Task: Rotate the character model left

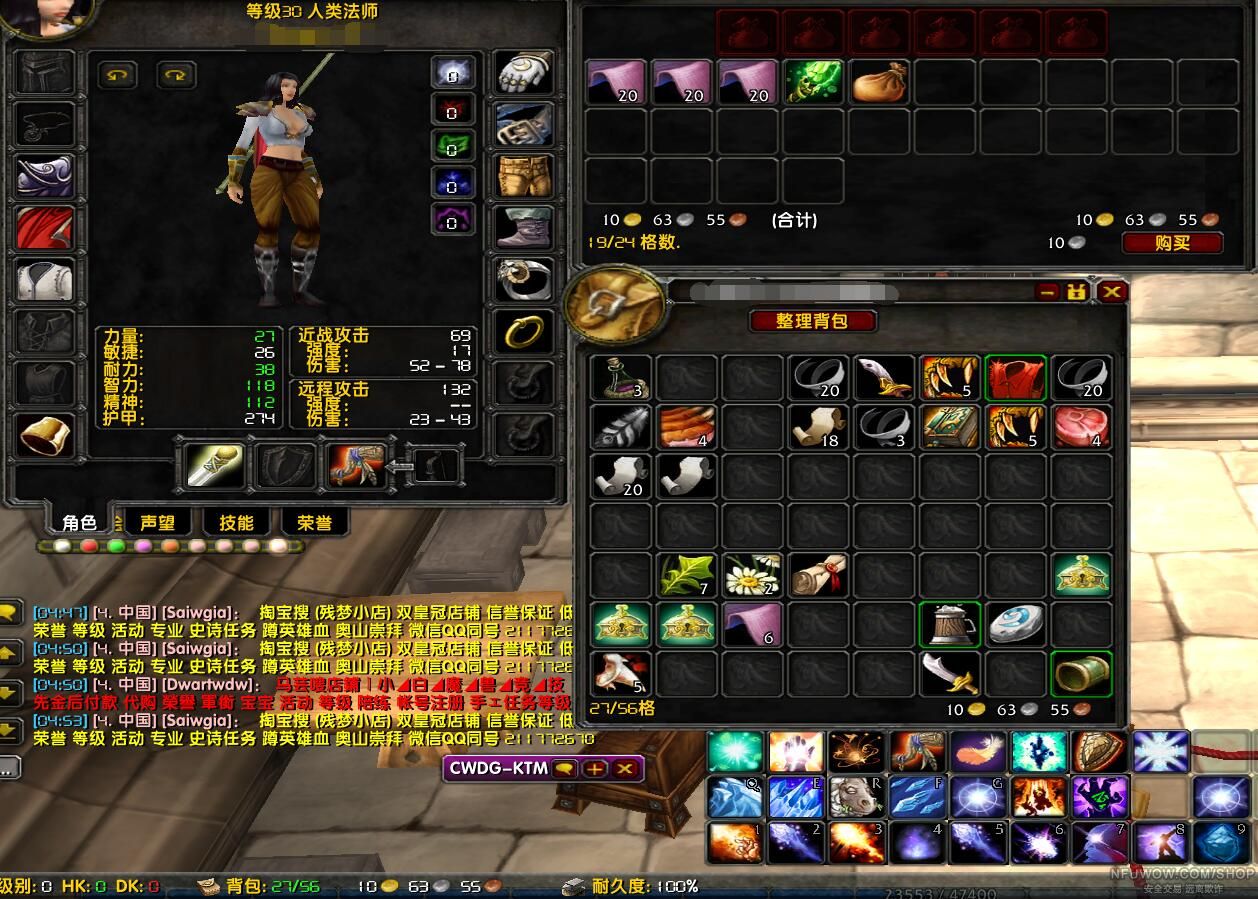Action: tap(118, 75)
